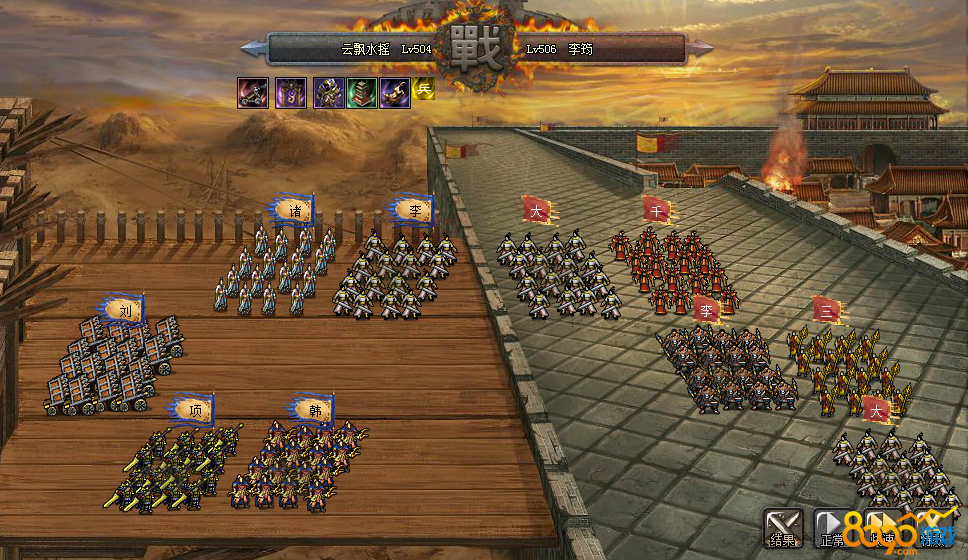Open the battle result (结果) button

pos(783,528)
